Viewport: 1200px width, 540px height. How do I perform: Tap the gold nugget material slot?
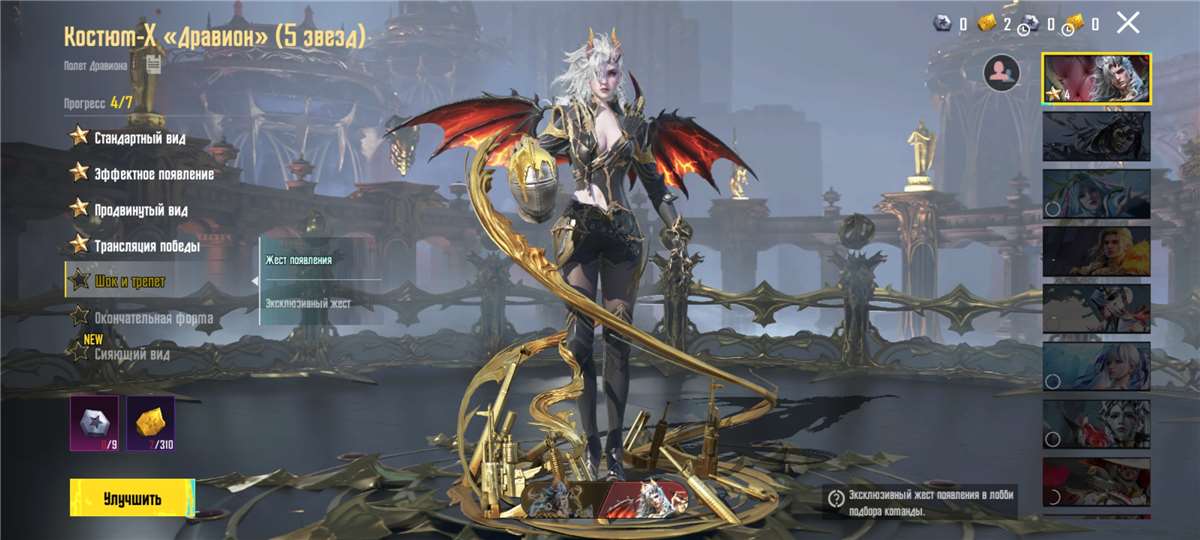[150, 423]
